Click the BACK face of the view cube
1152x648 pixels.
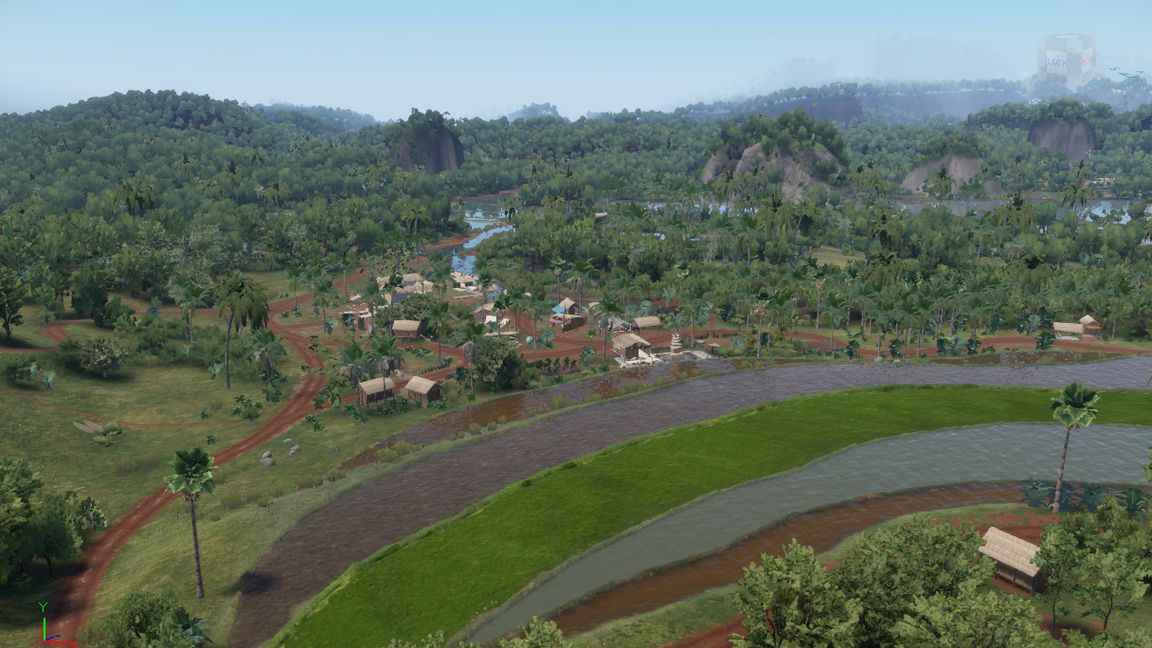[x=1055, y=62]
